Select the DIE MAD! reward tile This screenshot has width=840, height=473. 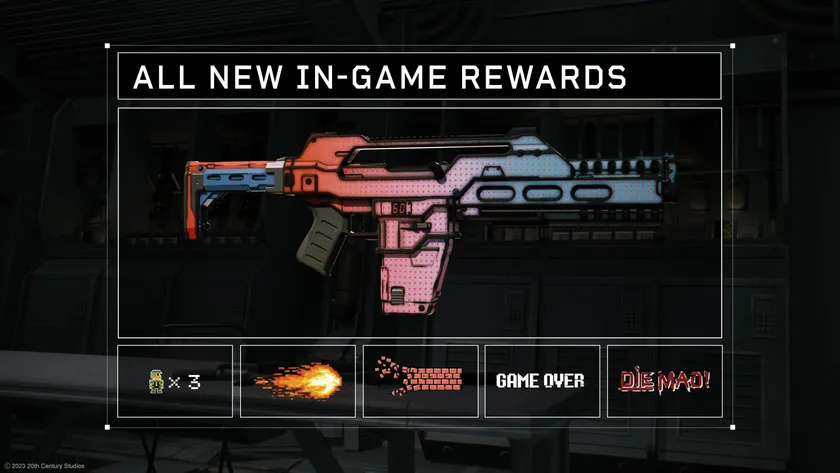tap(664, 381)
